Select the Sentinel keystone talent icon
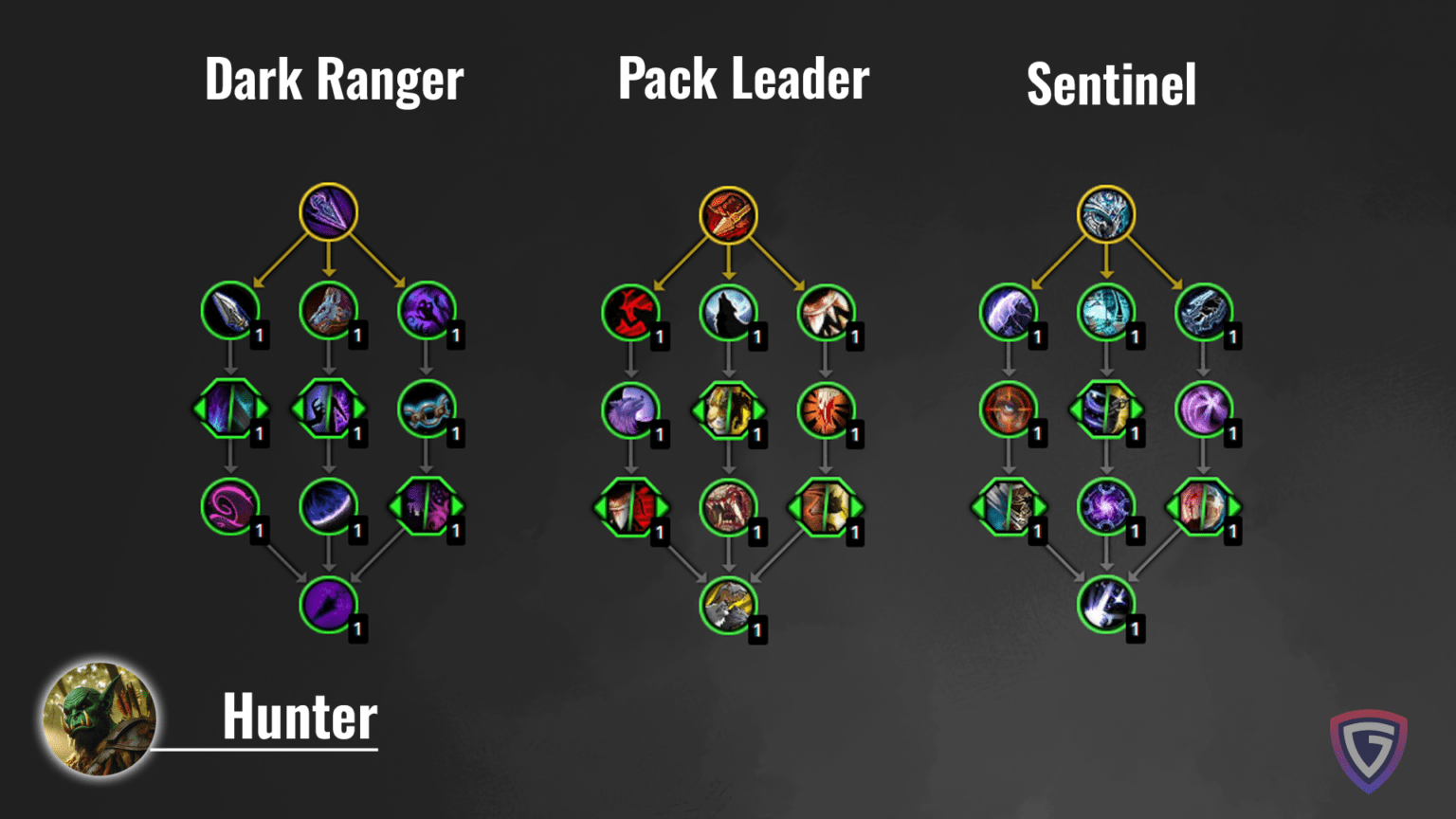Viewport: 1456px width, 819px height. tap(1107, 212)
